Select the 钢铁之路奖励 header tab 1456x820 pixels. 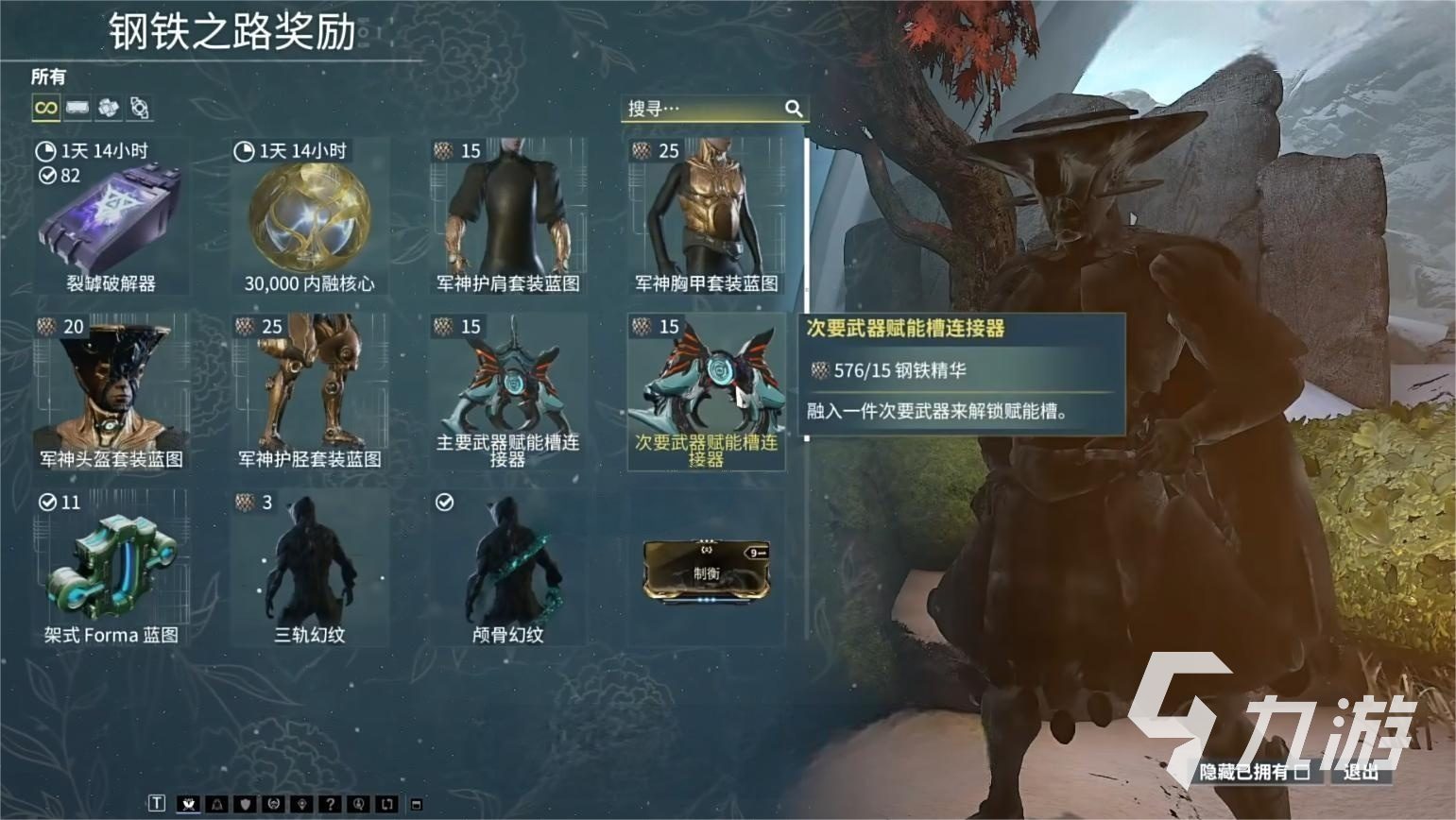point(227,32)
